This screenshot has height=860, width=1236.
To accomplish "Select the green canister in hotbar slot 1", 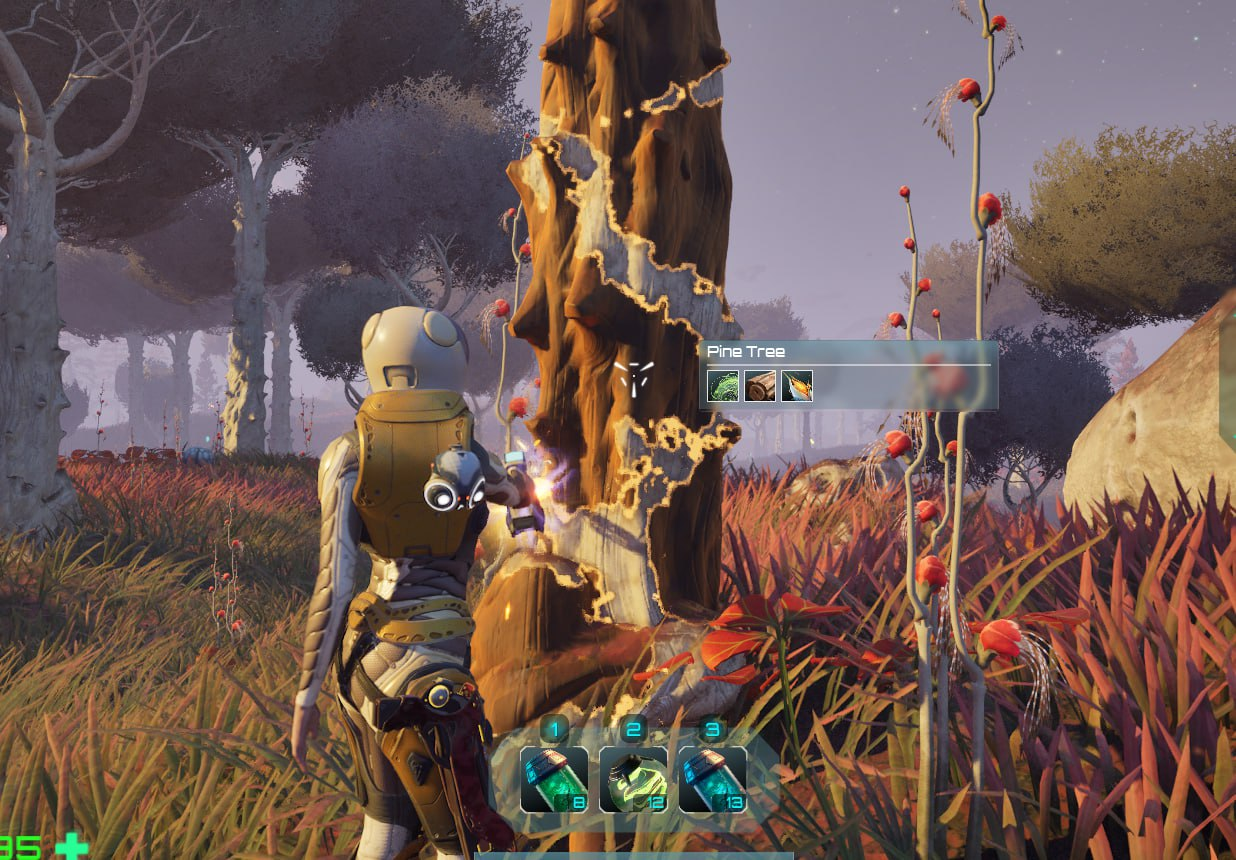I will [x=554, y=779].
